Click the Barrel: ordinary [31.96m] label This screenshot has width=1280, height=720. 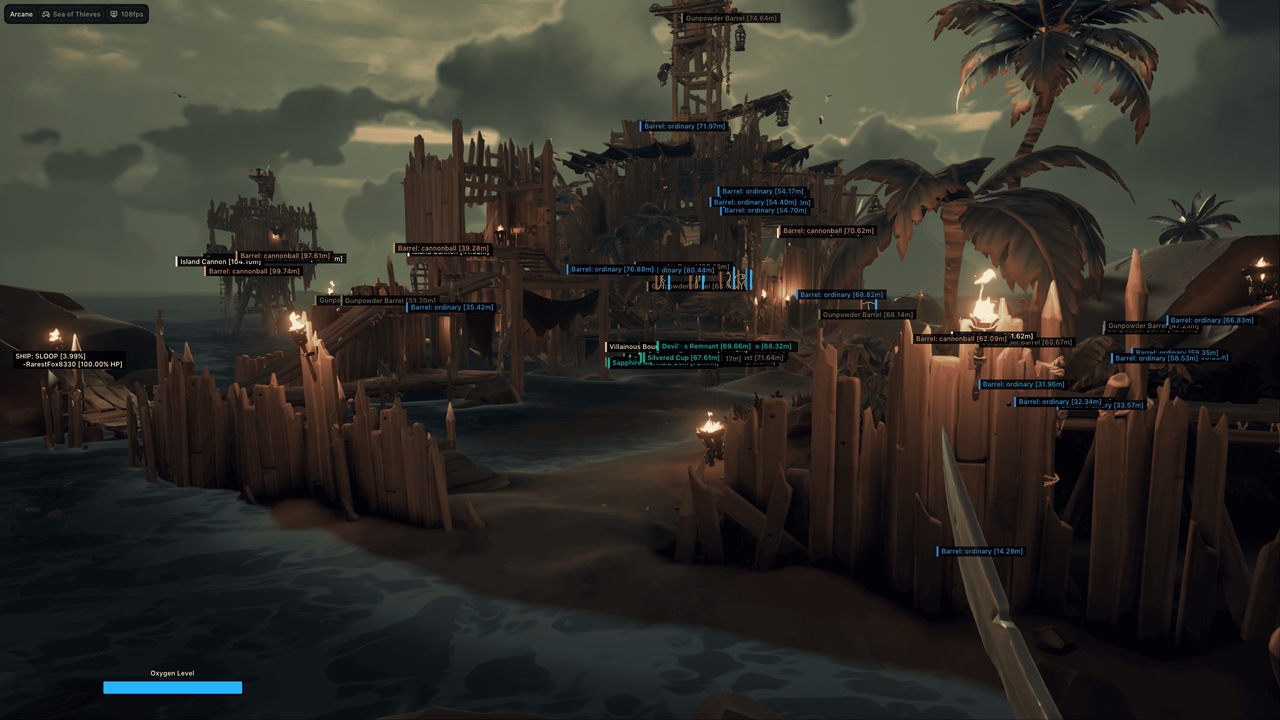1024,384
